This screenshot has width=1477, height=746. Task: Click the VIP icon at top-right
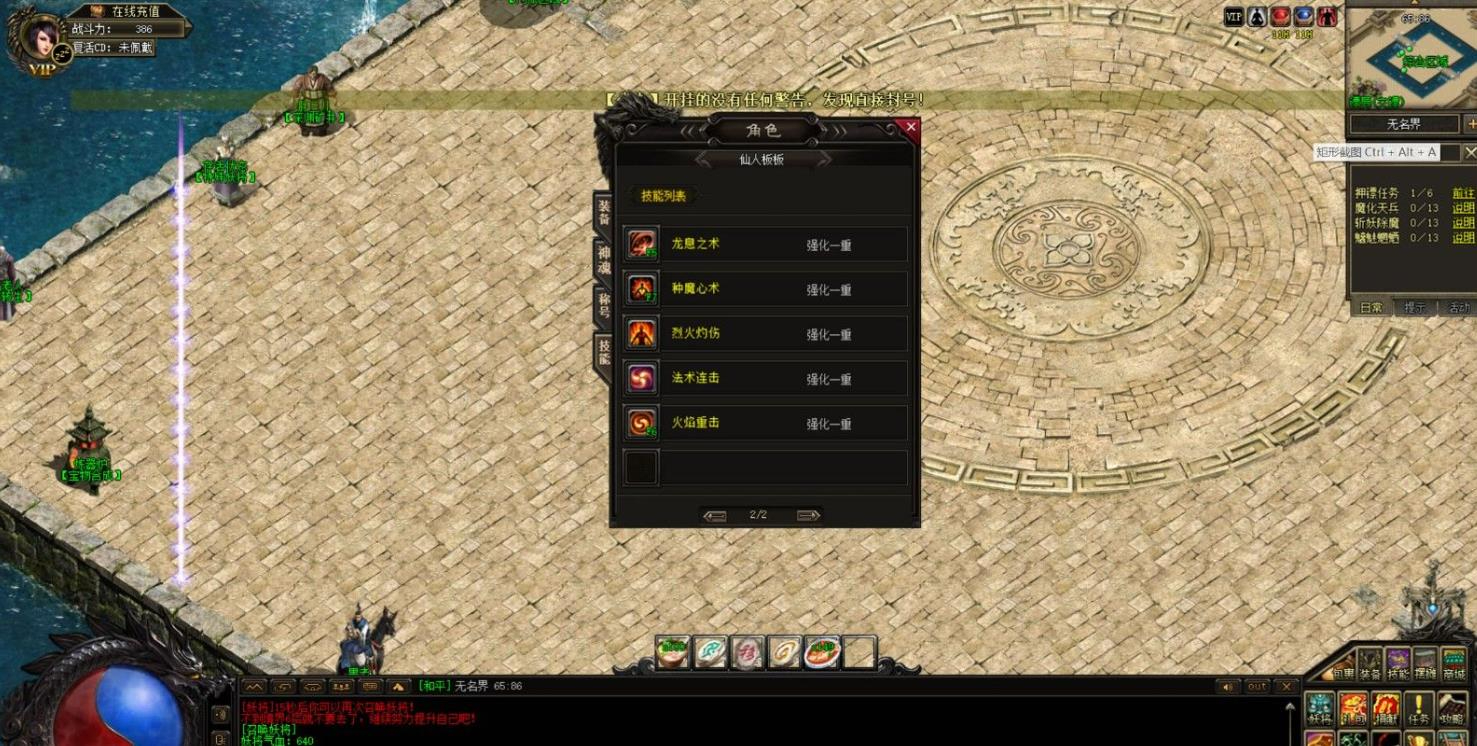click(x=1234, y=17)
